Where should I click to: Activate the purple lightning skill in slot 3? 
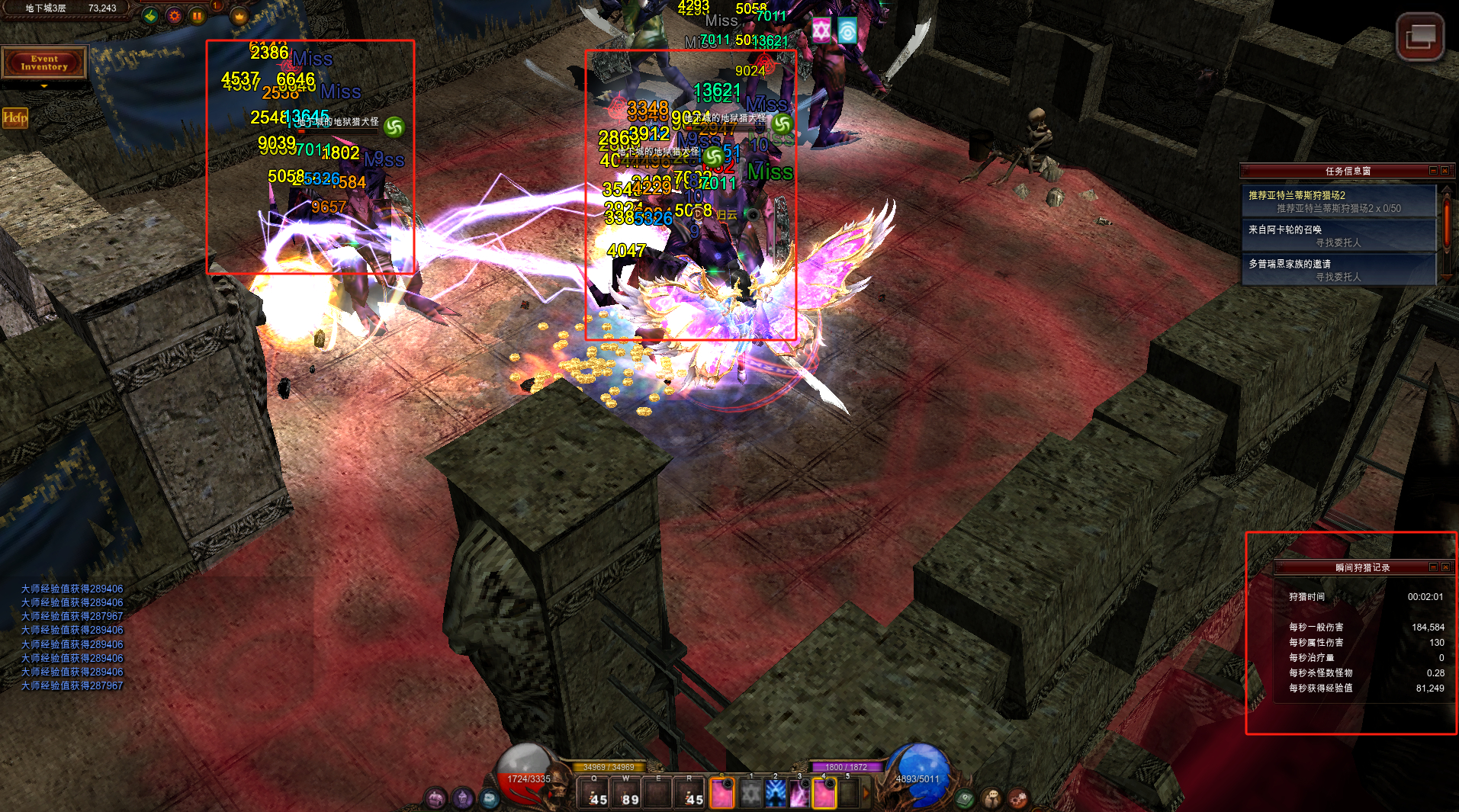click(799, 794)
